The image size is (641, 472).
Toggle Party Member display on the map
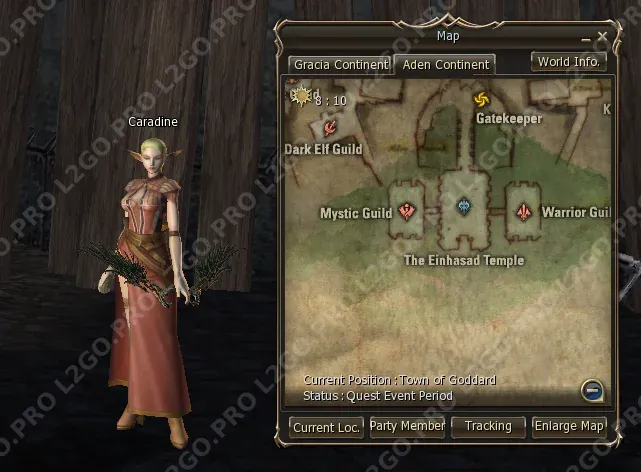pos(407,426)
